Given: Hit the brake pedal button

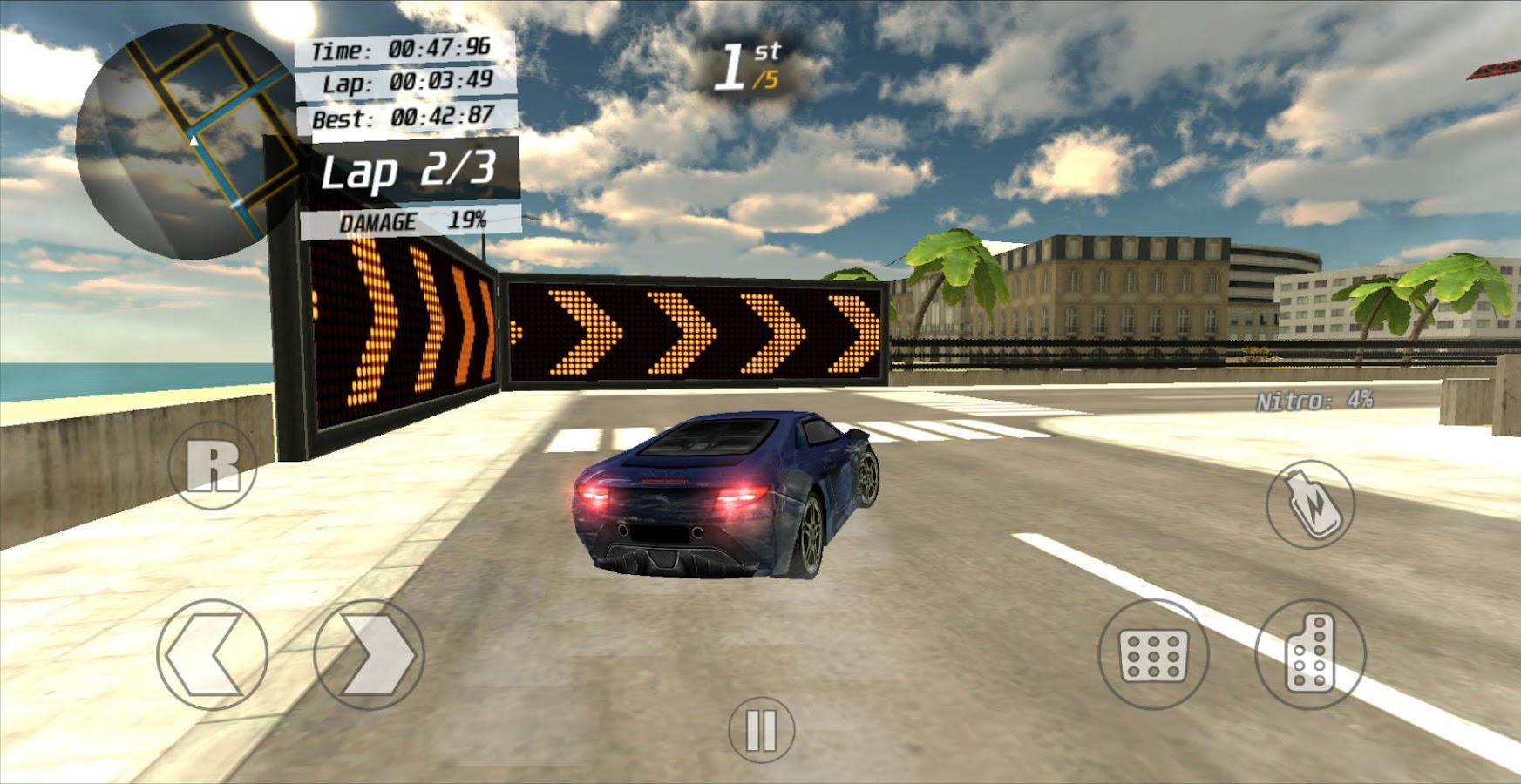Looking at the screenshot, I should tap(1152, 654).
